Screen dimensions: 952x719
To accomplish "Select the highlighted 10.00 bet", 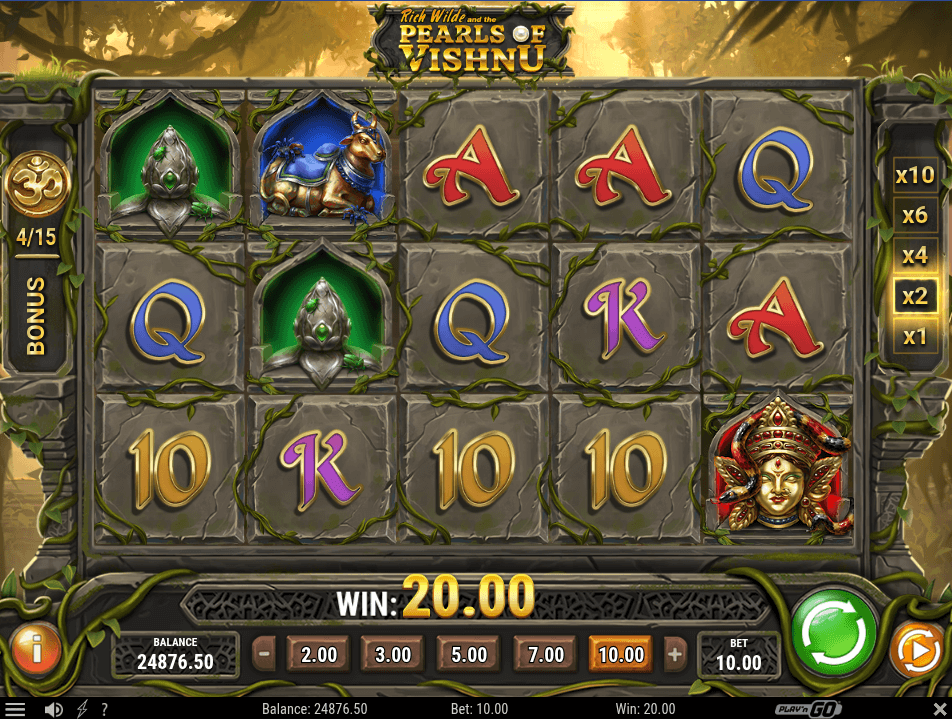I will coord(620,655).
